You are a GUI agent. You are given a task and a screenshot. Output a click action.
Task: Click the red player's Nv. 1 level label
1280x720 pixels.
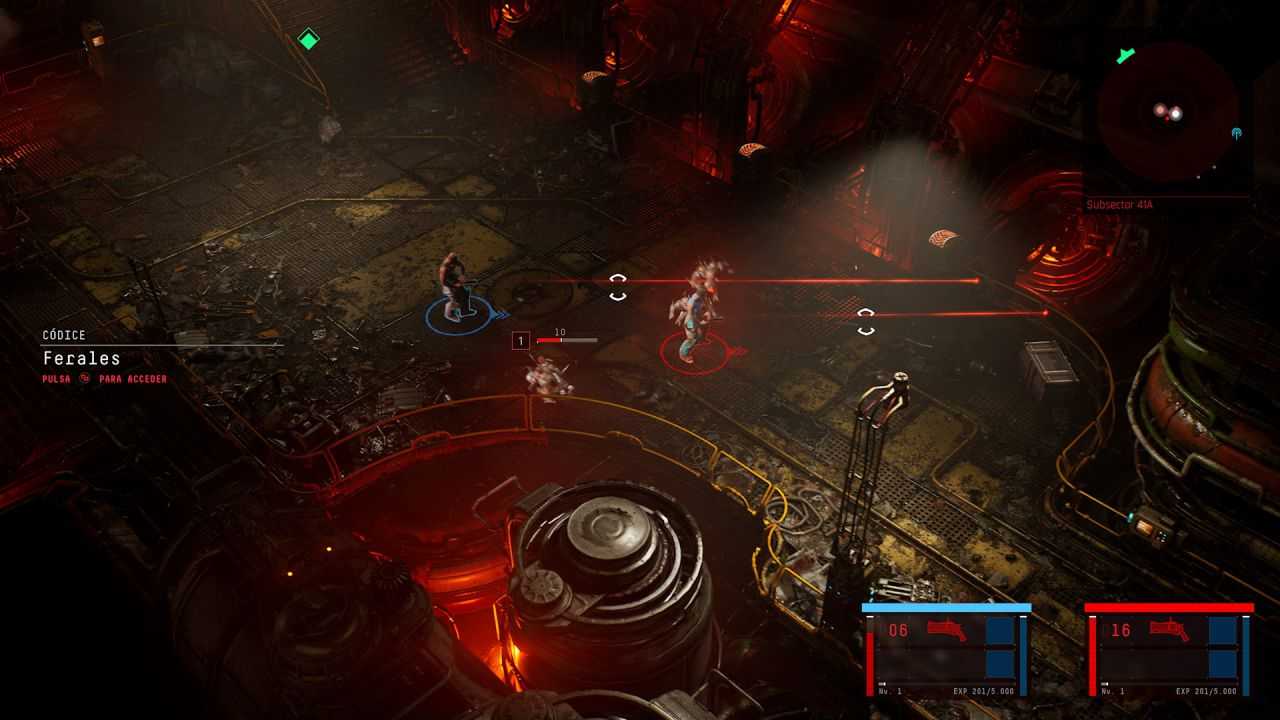[x=1110, y=689]
